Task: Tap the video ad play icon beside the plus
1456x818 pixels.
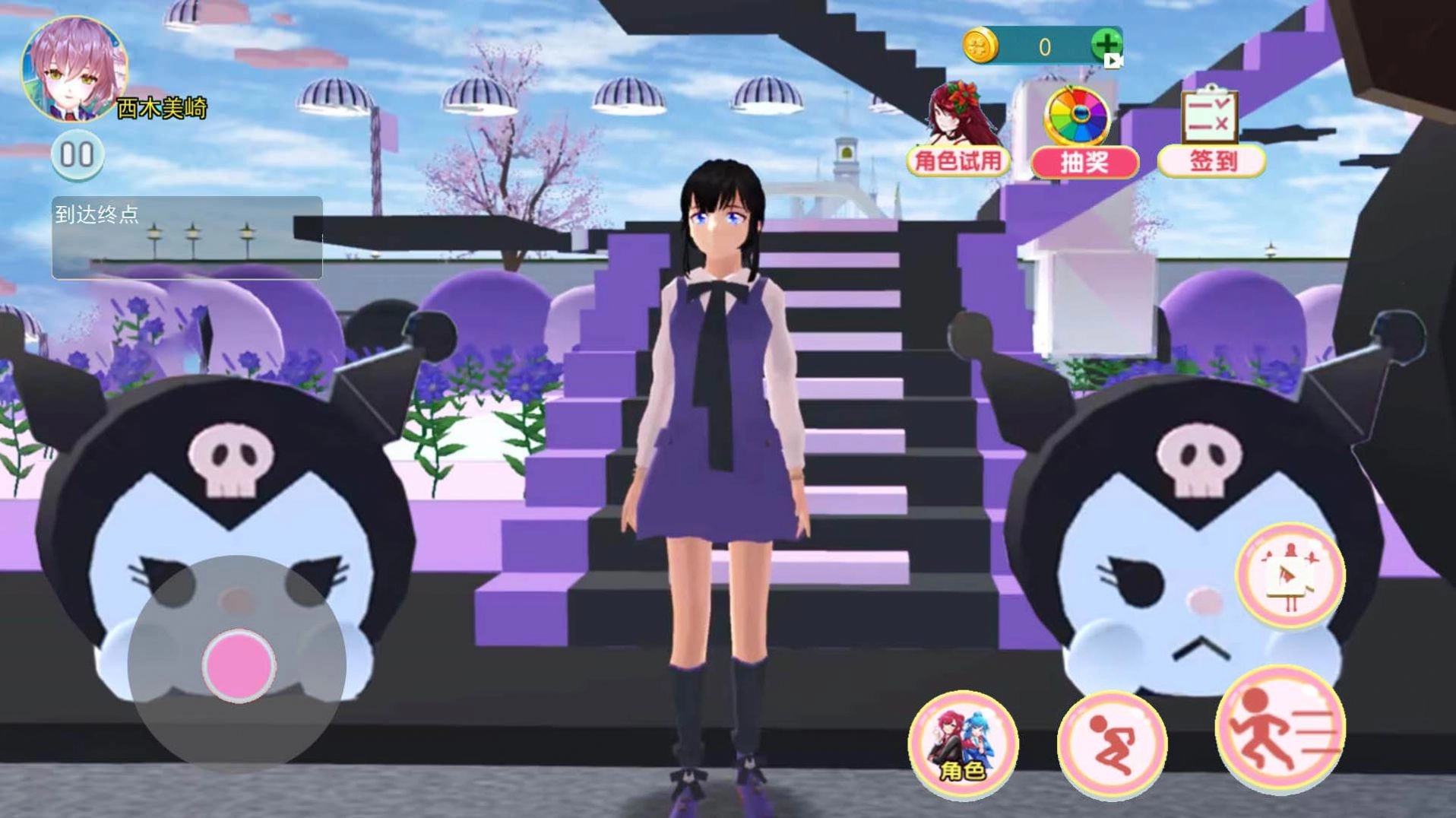Action: (x=1114, y=61)
